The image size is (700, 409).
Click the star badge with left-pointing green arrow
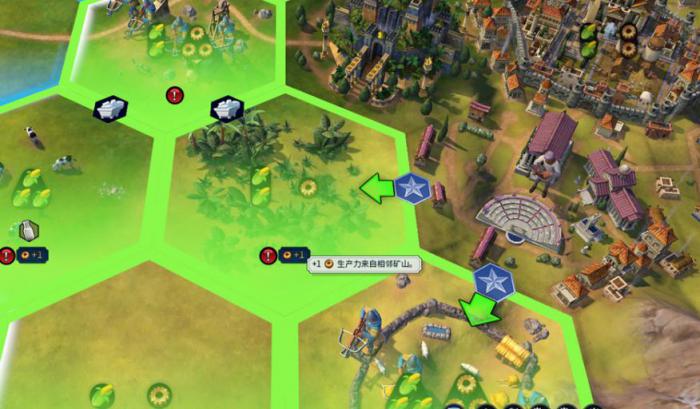click(411, 187)
